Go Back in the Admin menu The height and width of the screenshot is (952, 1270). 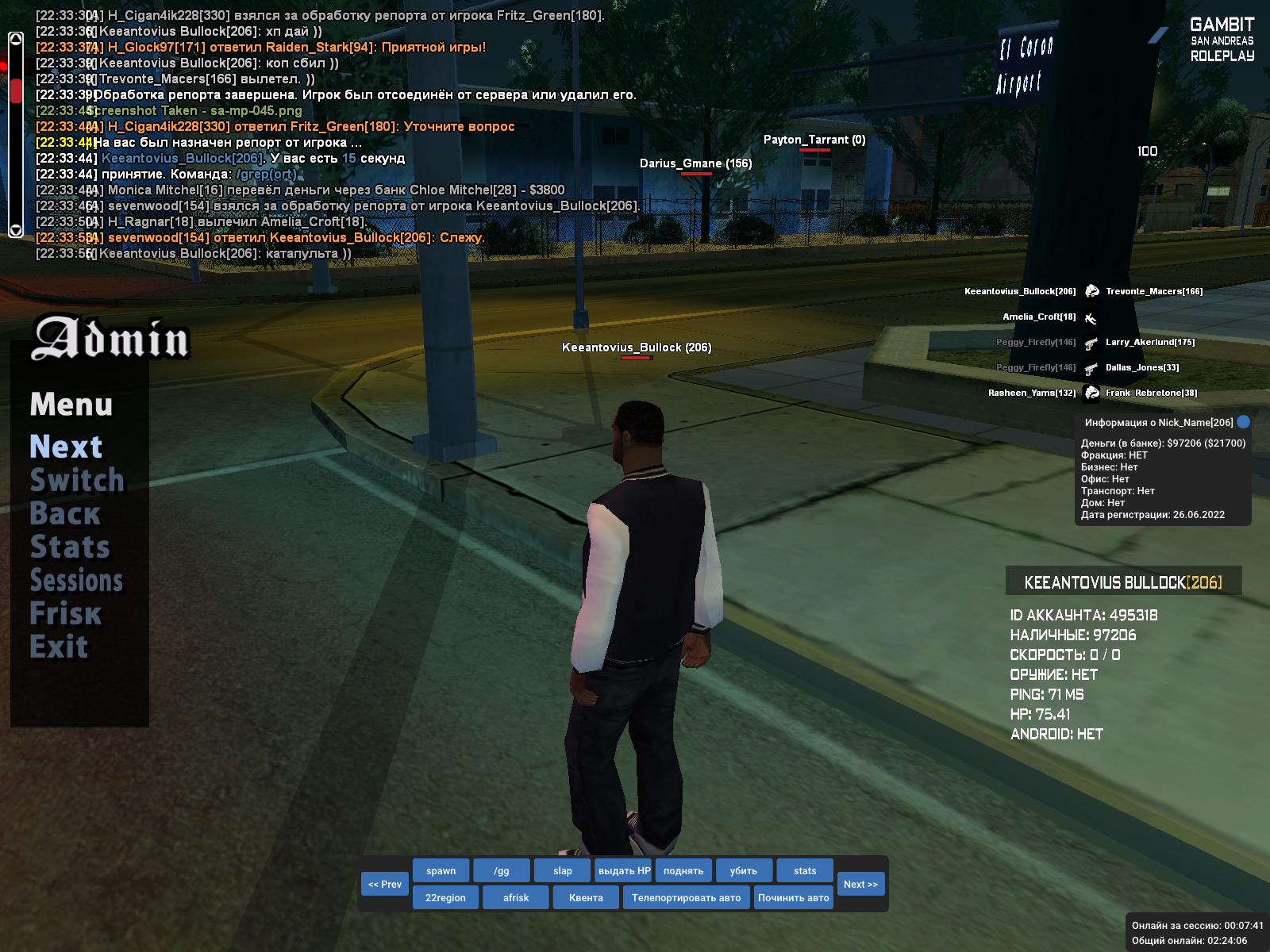pos(65,514)
